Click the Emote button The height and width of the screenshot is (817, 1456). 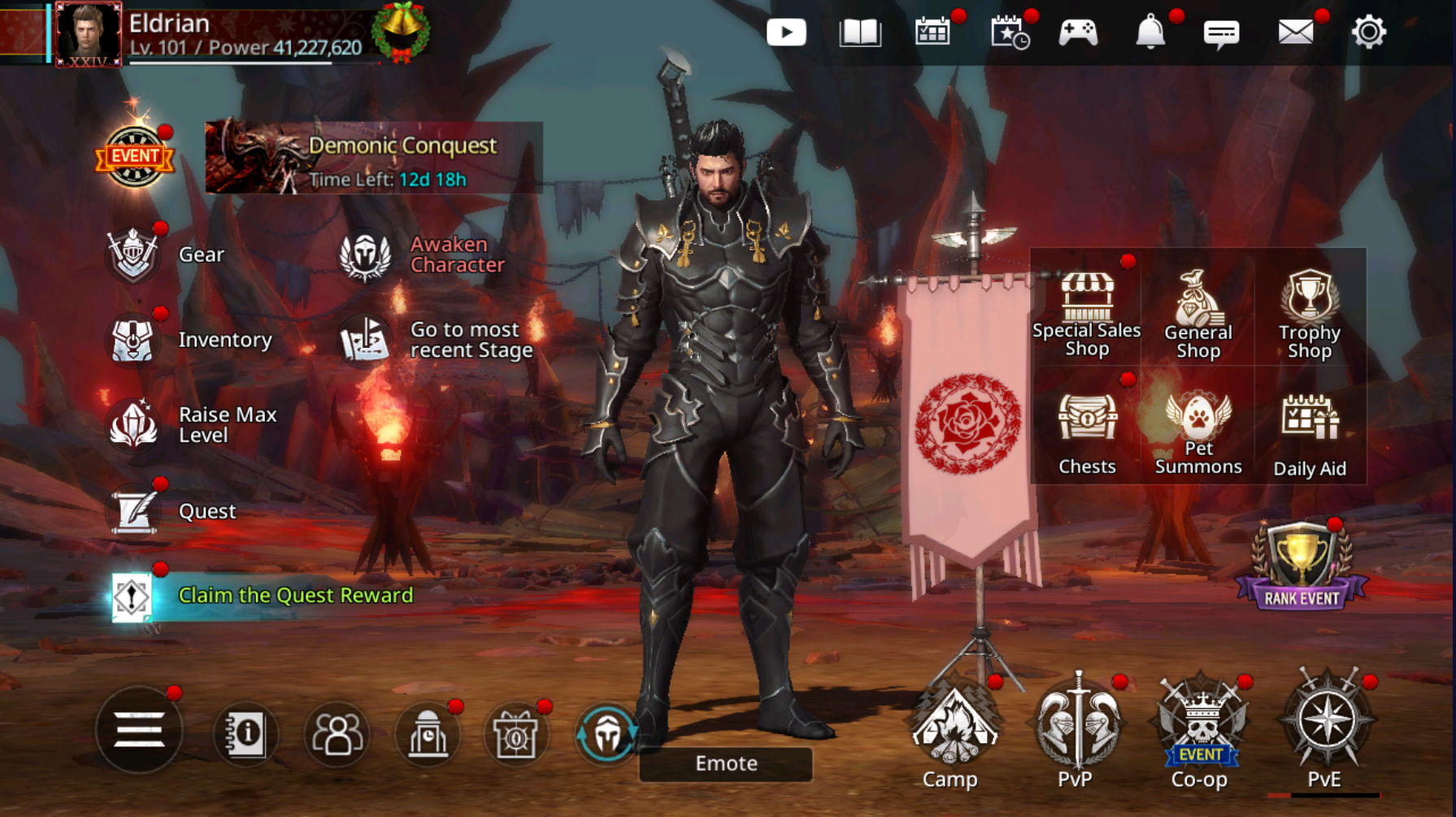(x=726, y=763)
